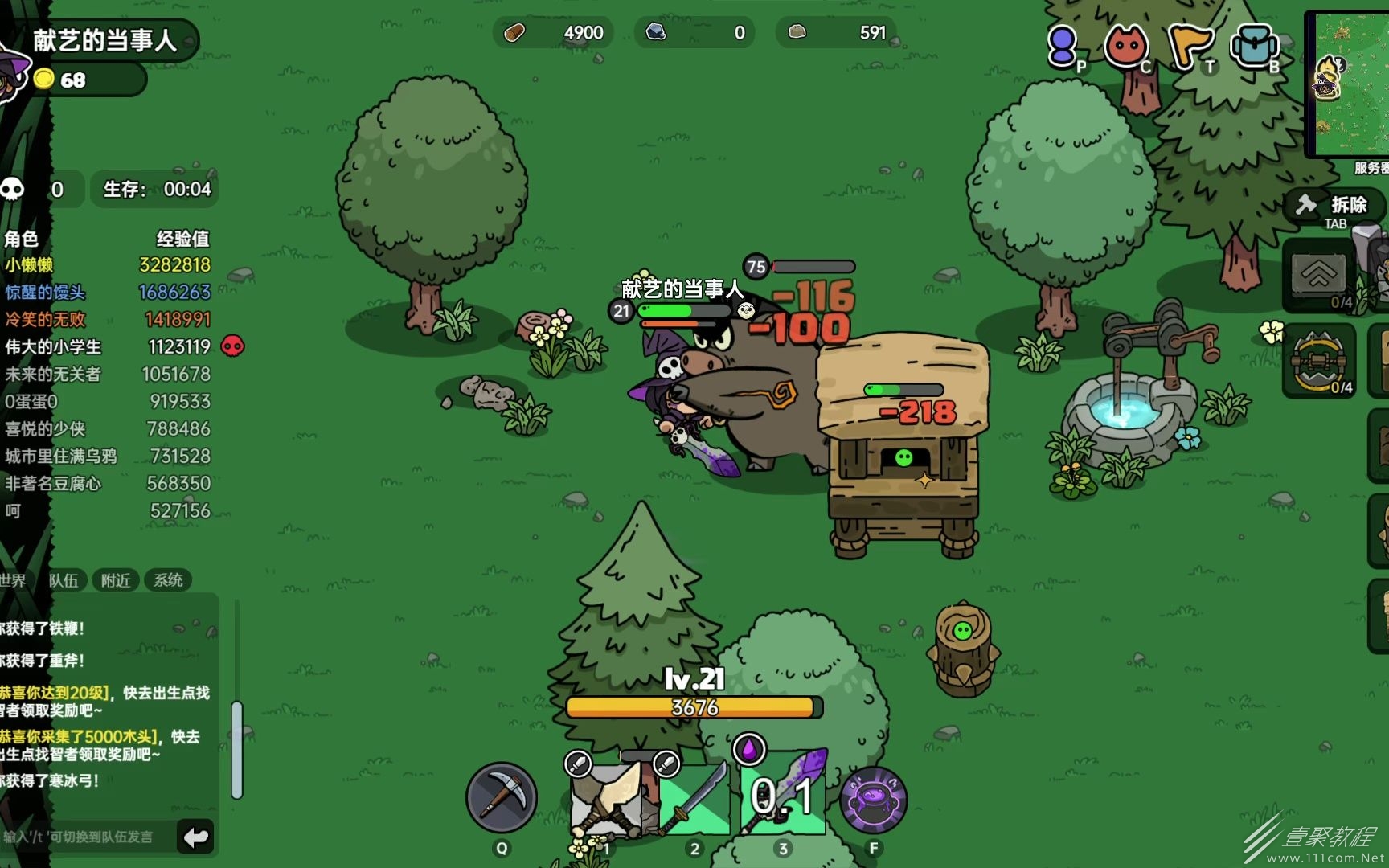Switch to the 系统 chat tab

pyautogui.click(x=168, y=580)
